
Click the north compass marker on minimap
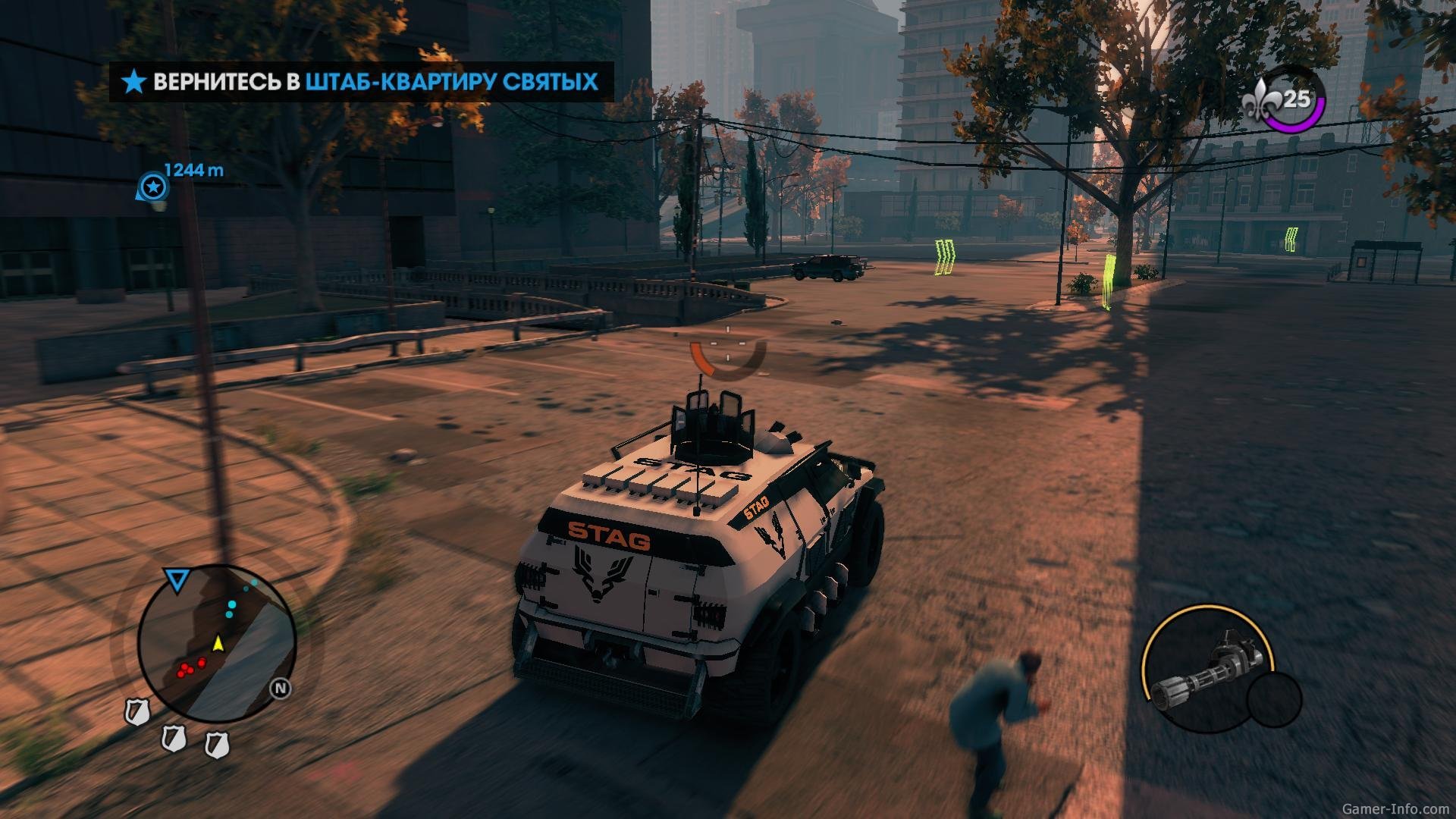pyautogui.click(x=281, y=689)
